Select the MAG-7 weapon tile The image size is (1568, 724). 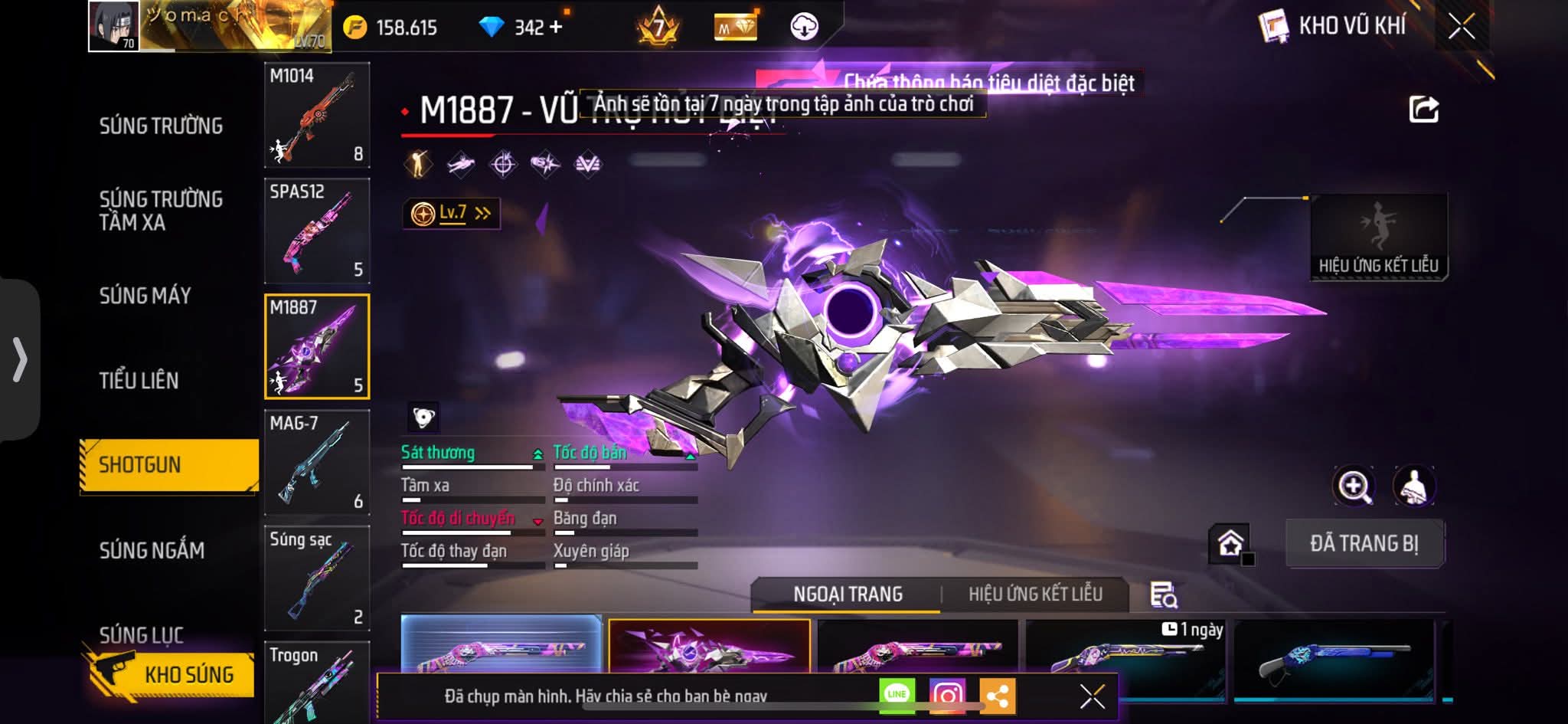click(x=317, y=463)
